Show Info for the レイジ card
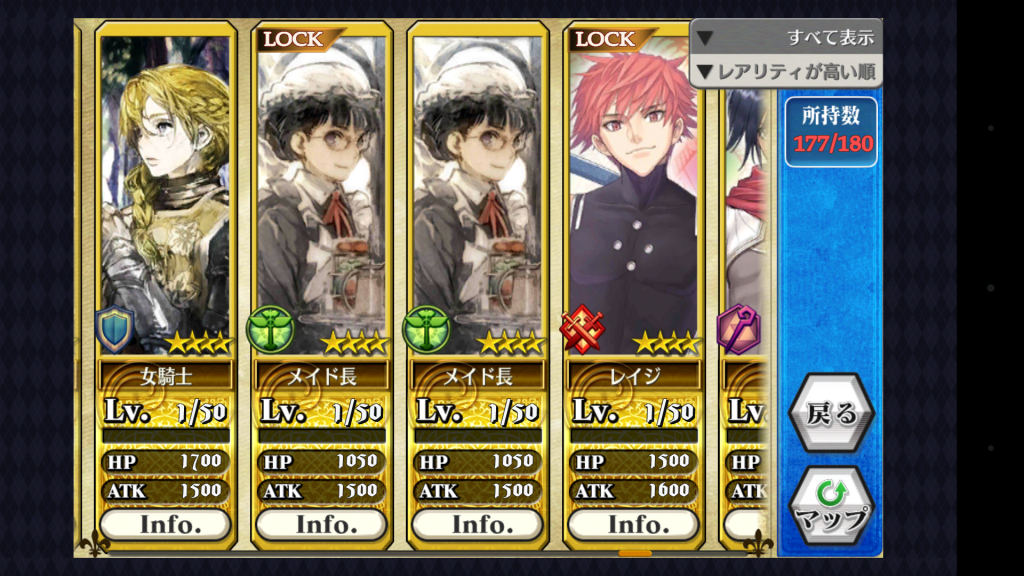 coord(634,524)
